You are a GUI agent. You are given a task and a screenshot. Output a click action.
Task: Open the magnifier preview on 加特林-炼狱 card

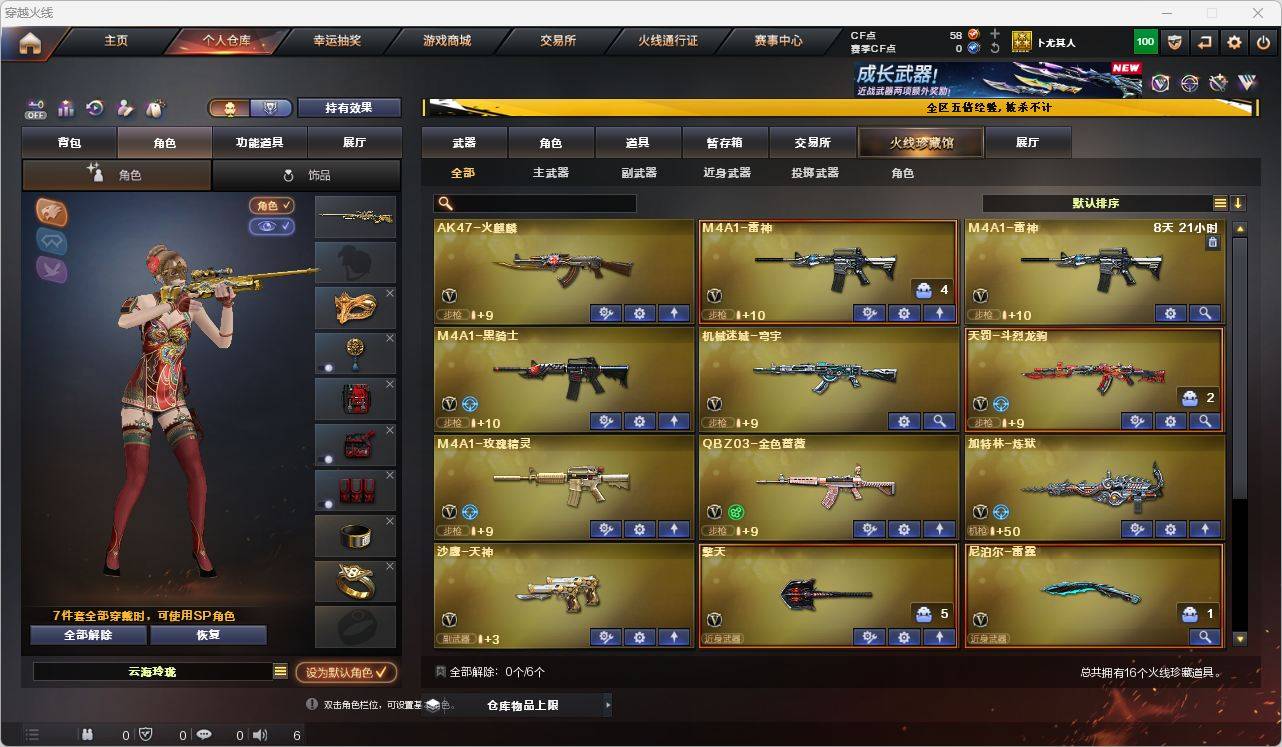click(x=1205, y=529)
